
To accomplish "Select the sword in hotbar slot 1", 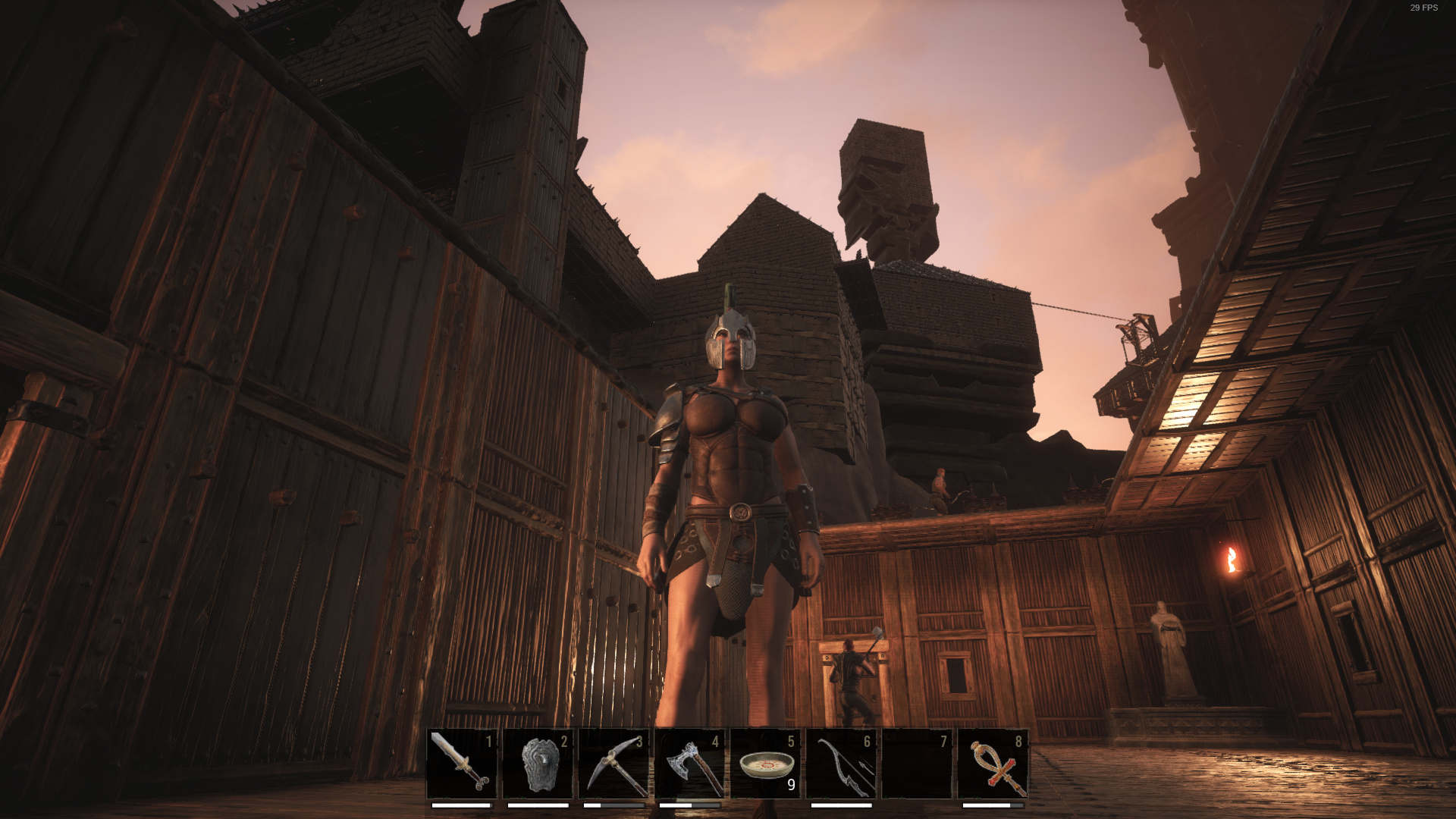I will click(462, 764).
